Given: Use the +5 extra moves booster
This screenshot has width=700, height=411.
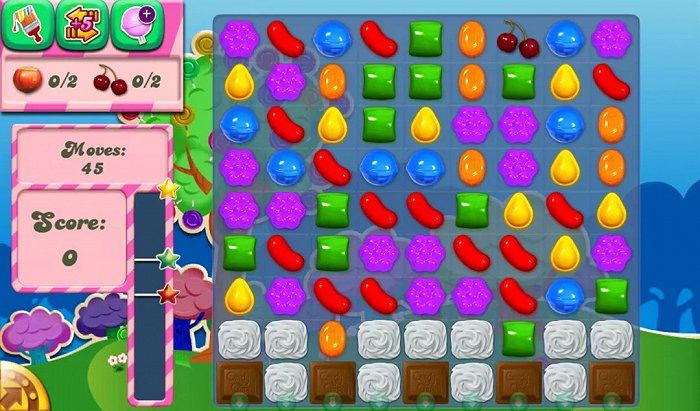Looking at the screenshot, I should [x=82, y=24].
